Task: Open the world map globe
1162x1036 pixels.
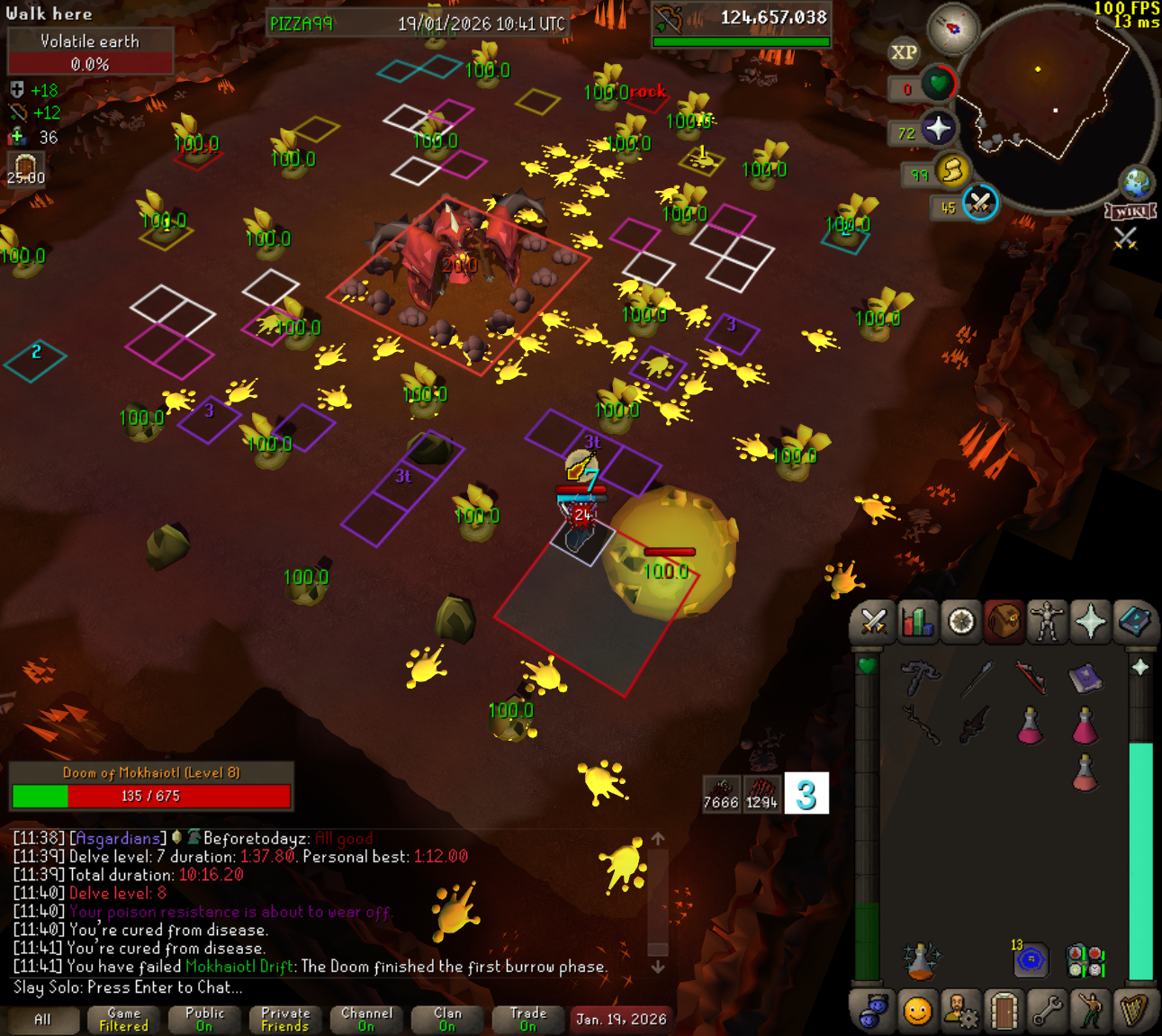Action: (x=1136, y=182)
